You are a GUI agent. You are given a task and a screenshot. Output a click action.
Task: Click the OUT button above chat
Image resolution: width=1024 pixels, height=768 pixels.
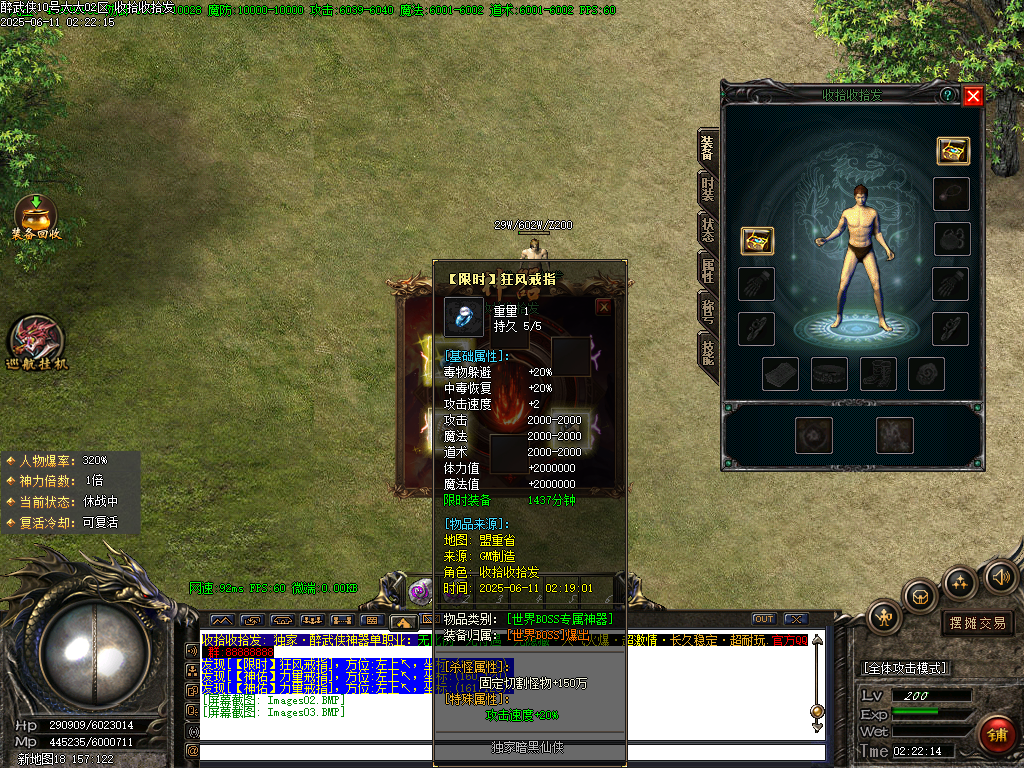point(764,619)
